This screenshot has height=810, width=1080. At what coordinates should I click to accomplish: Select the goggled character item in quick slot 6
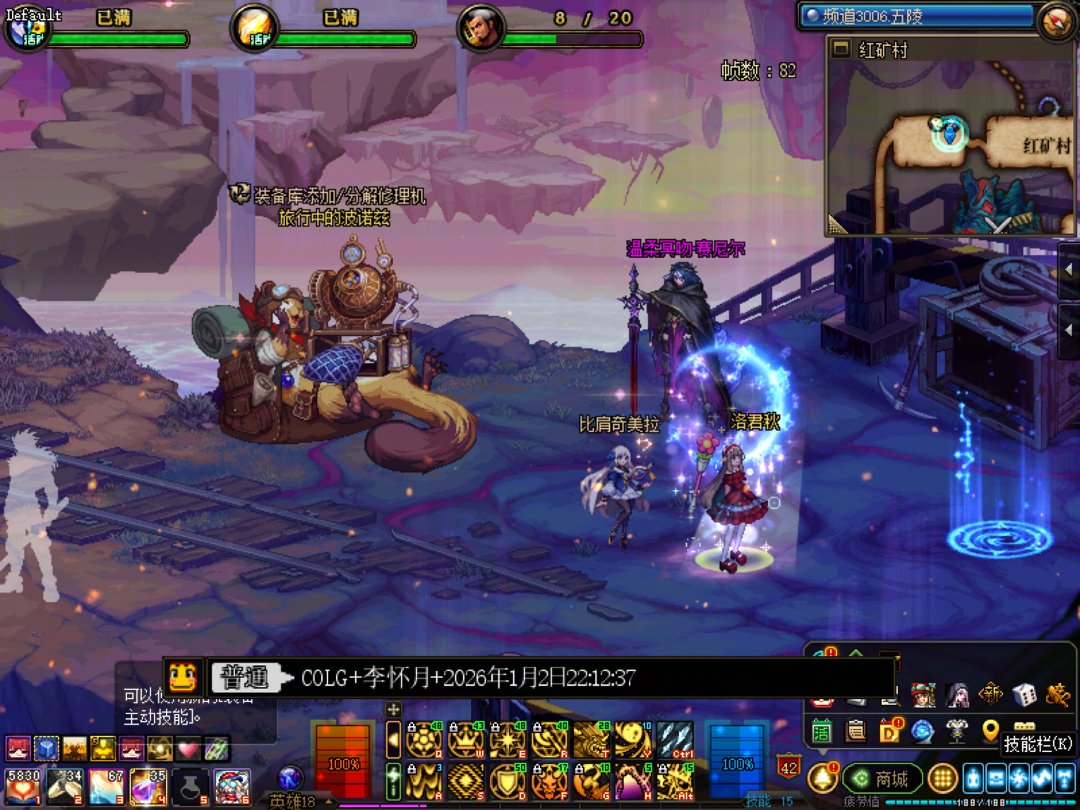(x=231, y=787)
